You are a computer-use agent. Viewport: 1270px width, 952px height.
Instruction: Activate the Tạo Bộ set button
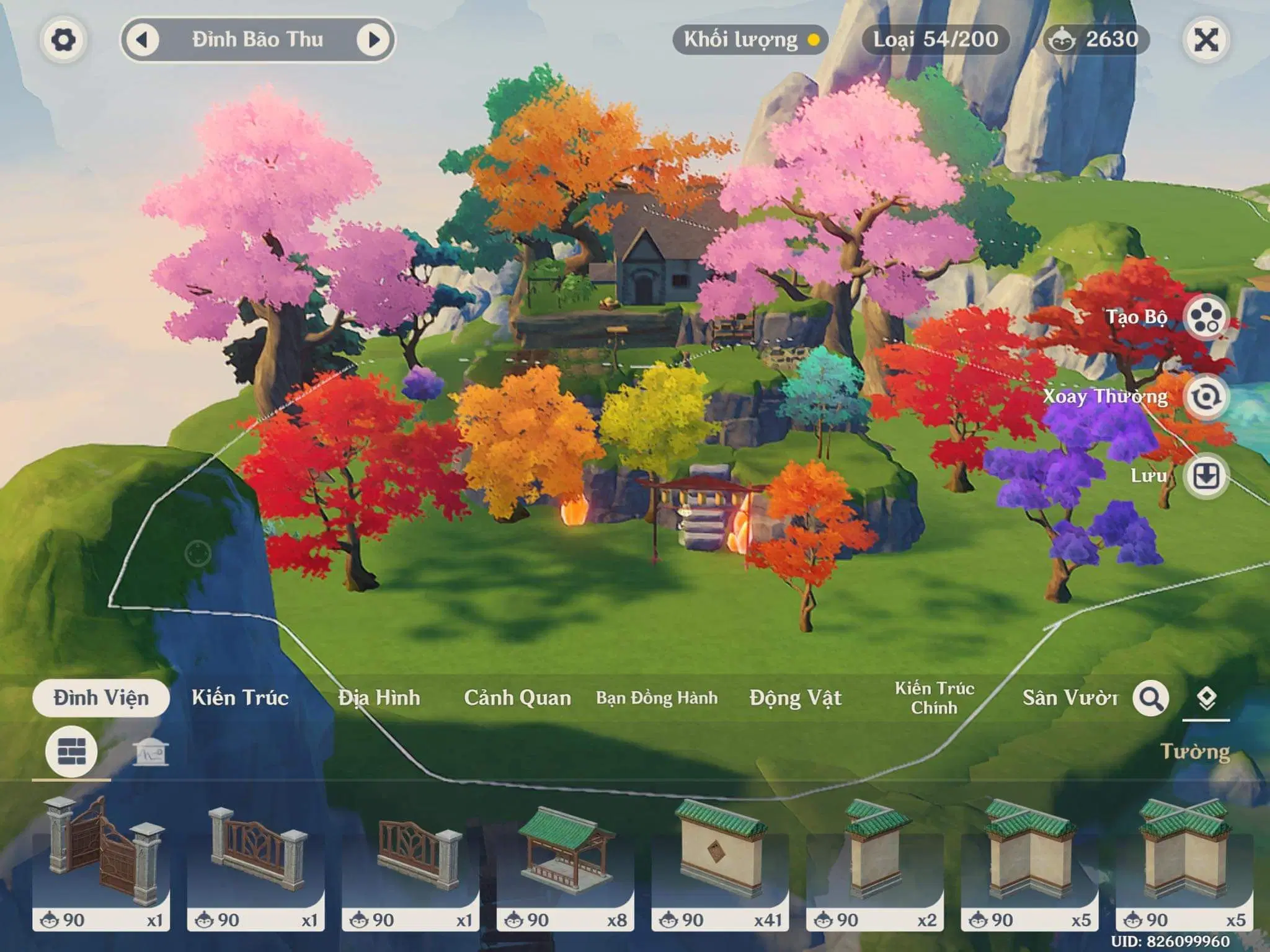point(1206,317)
